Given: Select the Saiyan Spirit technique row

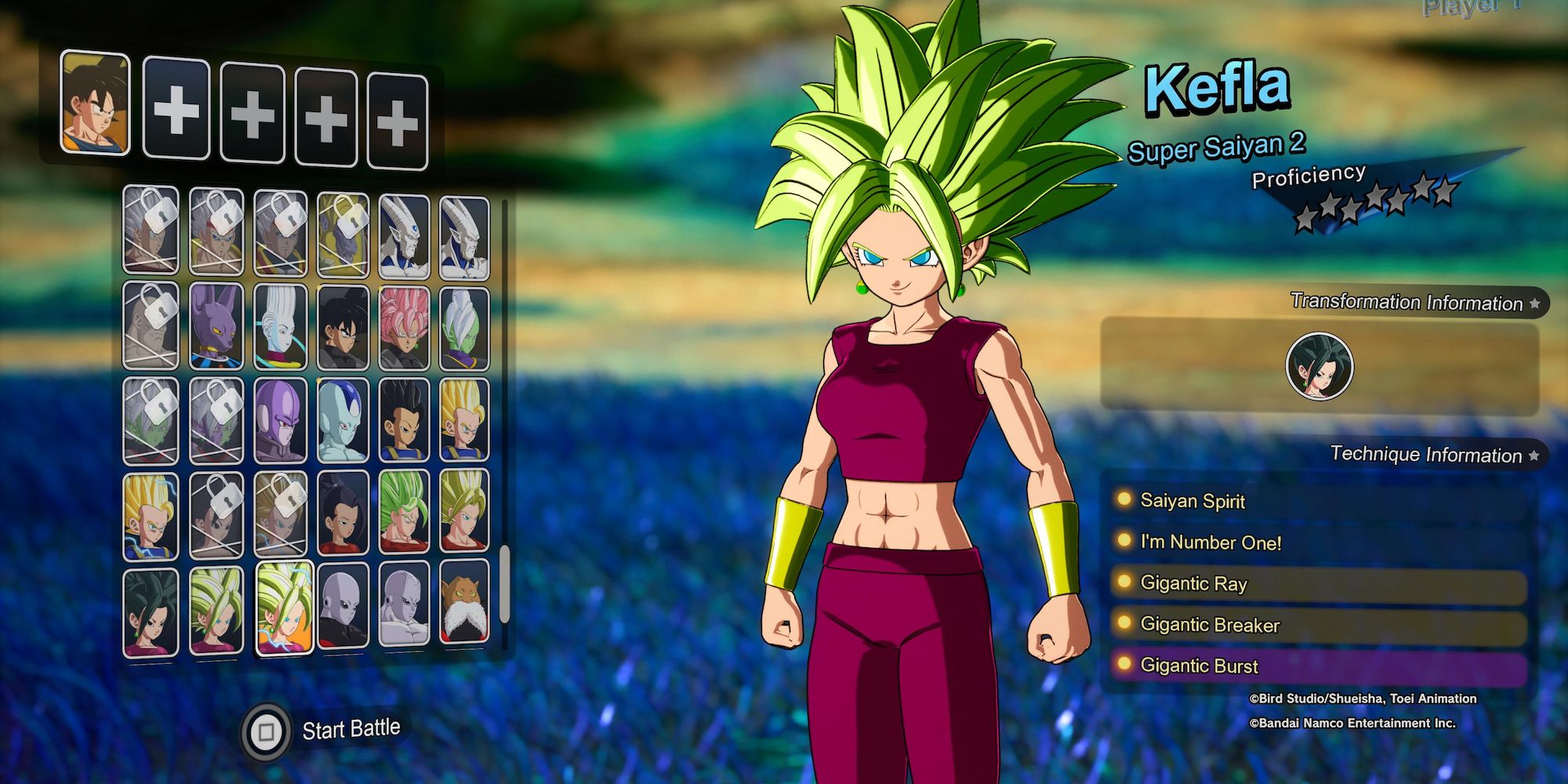Looking at the screenshot, I should click(1317, 501).
